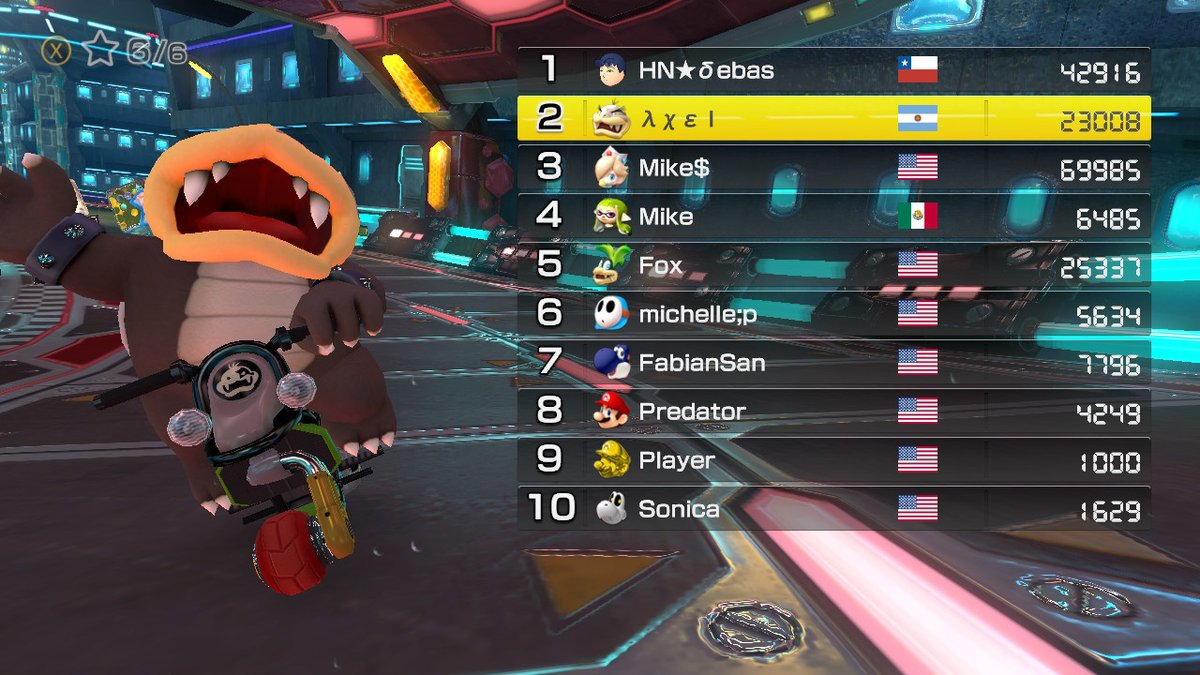Select the row for Player
Image resolution: width=1200 pixels, height=675 pixels.
(x=833, y=460)
